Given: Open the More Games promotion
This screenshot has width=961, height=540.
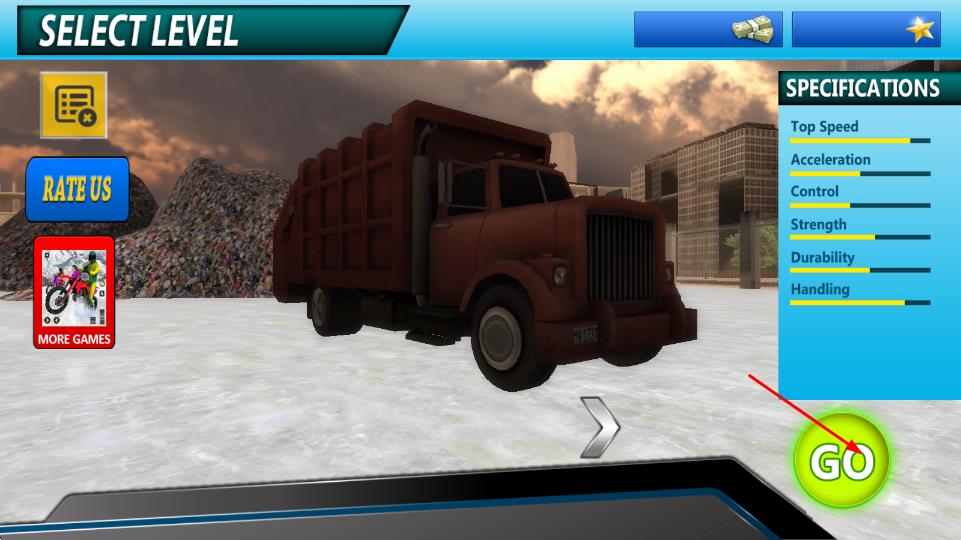Looking at the screenshot, I should coord(74,292).
